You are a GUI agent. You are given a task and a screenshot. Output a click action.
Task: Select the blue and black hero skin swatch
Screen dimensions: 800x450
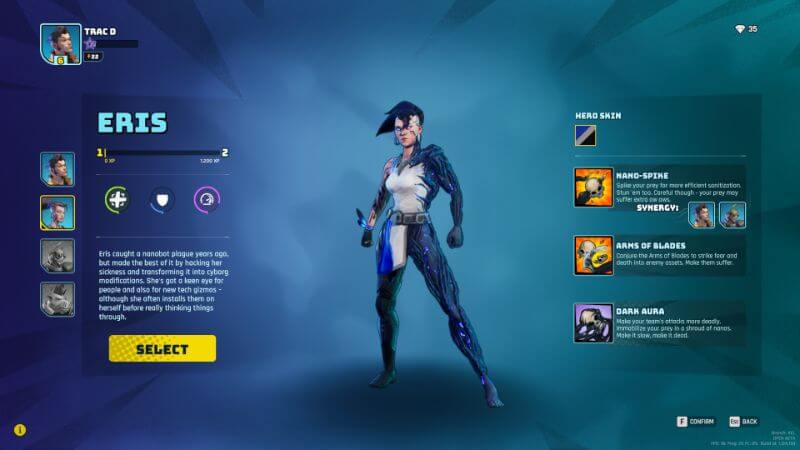click(x=585, y=135)
